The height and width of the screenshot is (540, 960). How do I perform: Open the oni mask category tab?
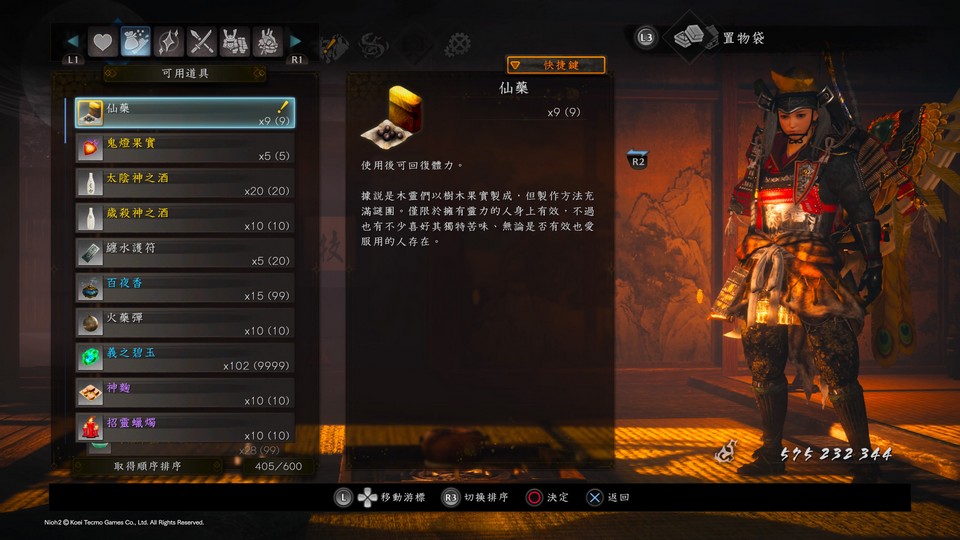(x=267, y=42)
